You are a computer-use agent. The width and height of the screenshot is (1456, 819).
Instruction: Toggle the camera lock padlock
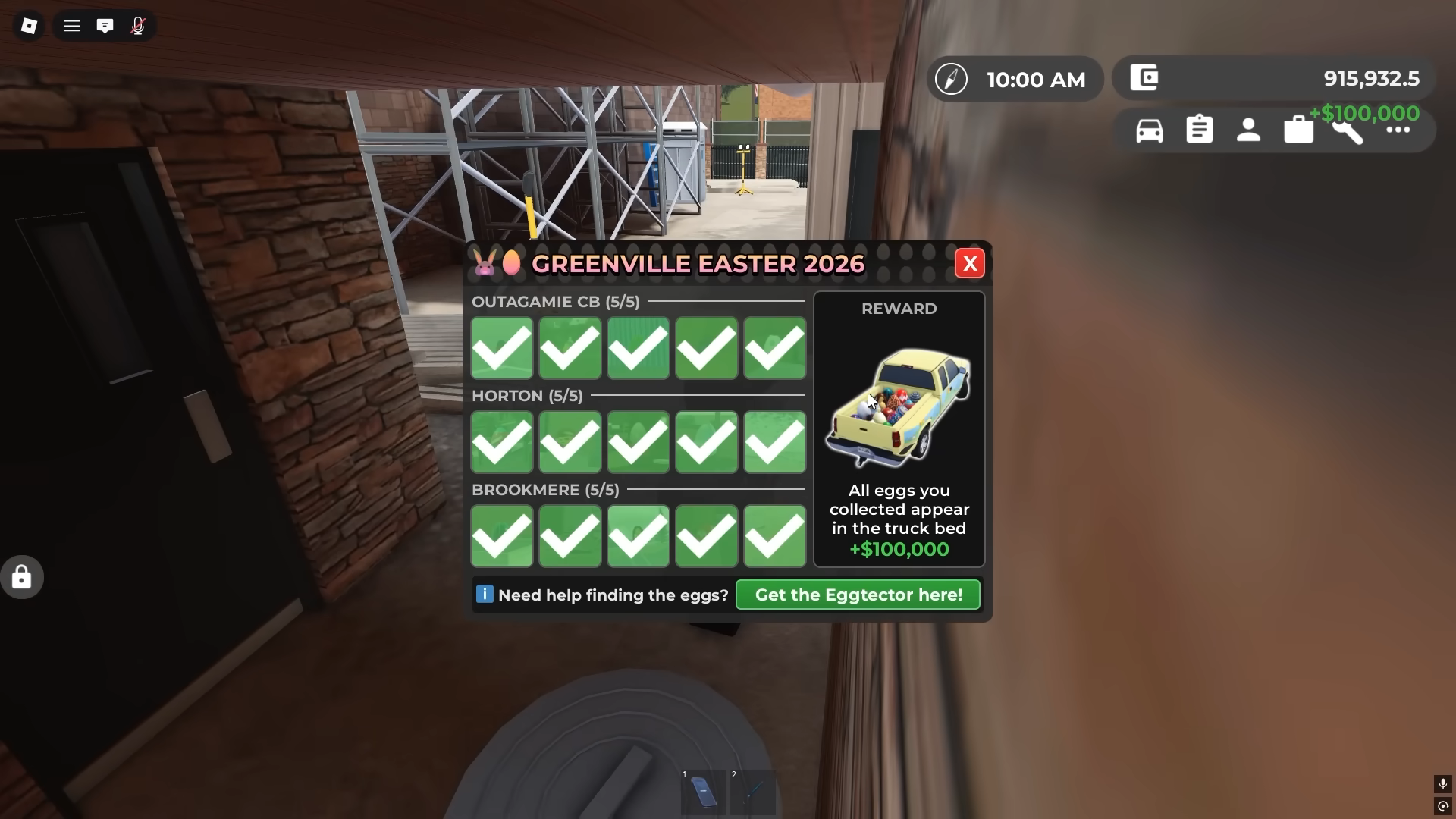tap(20, 576)
